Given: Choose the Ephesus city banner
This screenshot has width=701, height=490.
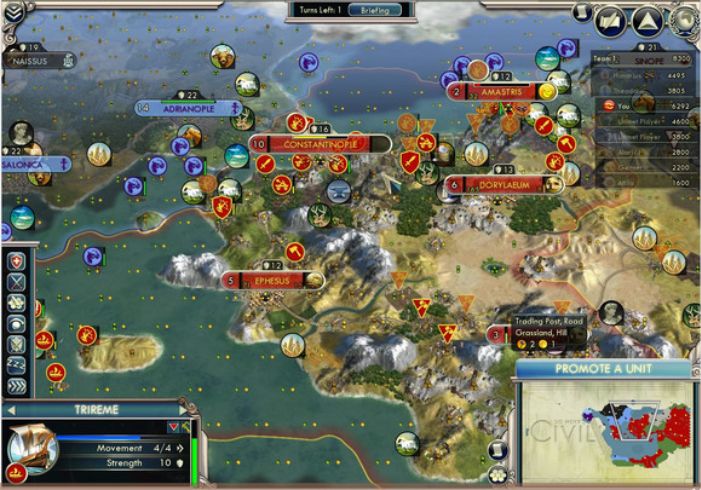Looking at the screenshot, I should tap(271, 281).
